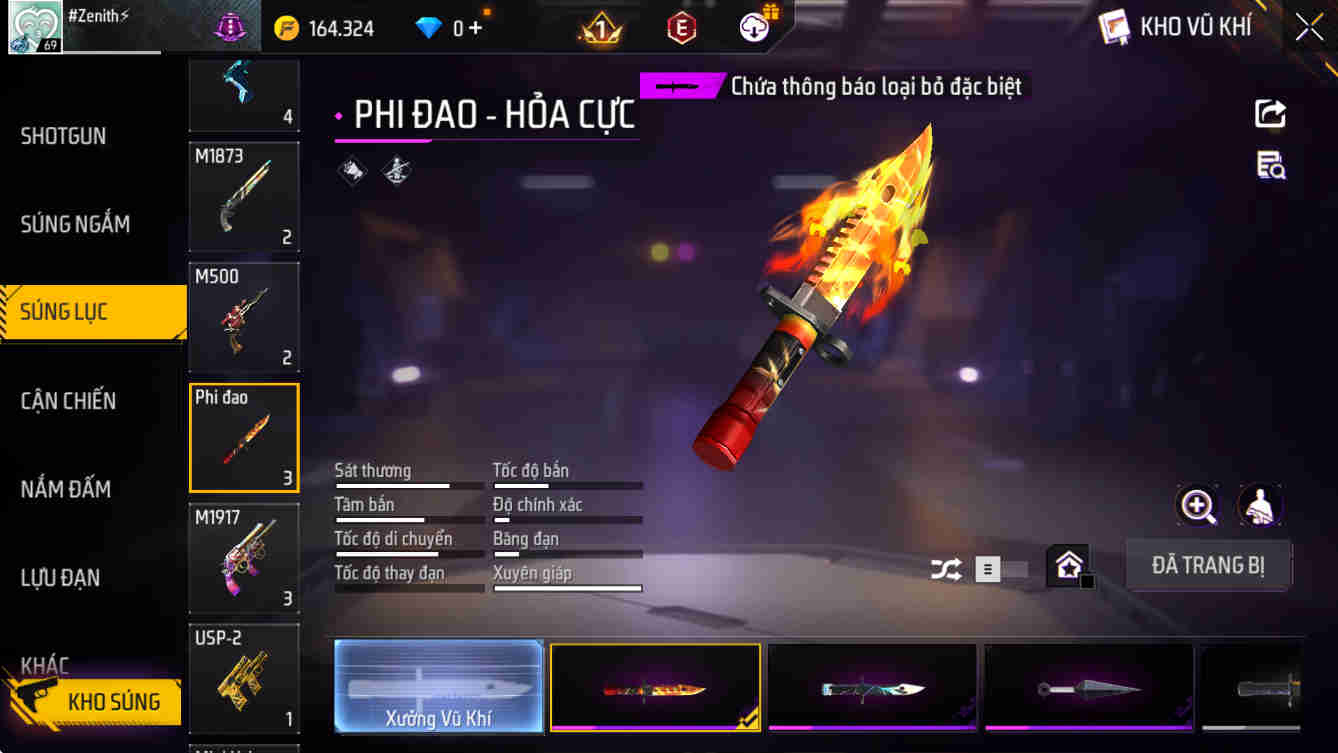Open the character preview icon
The image size is (1338, 753).
pos(1260,505)
